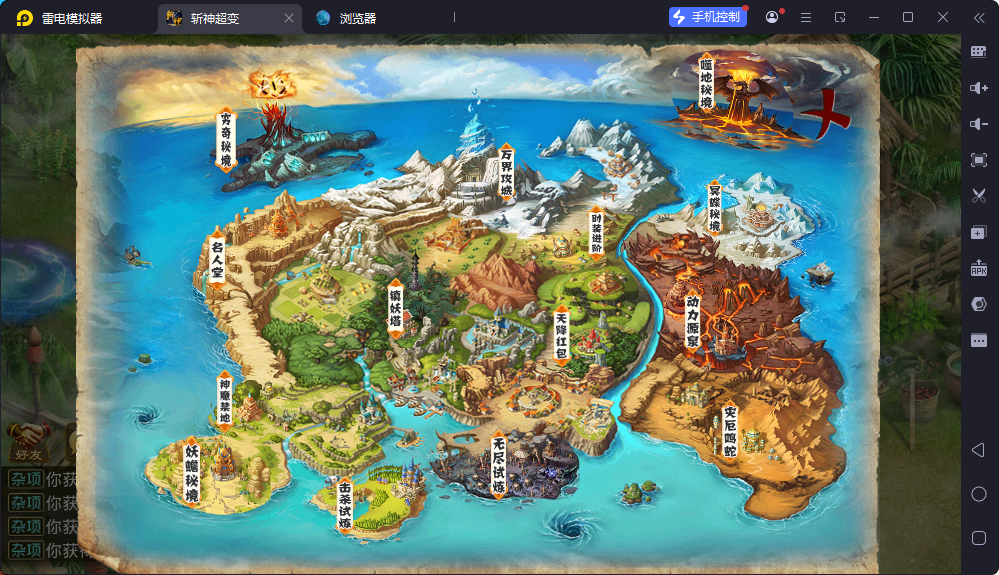Open the 好友 friends handshake icon
This screenshot has height=575, width=999.
27,438
